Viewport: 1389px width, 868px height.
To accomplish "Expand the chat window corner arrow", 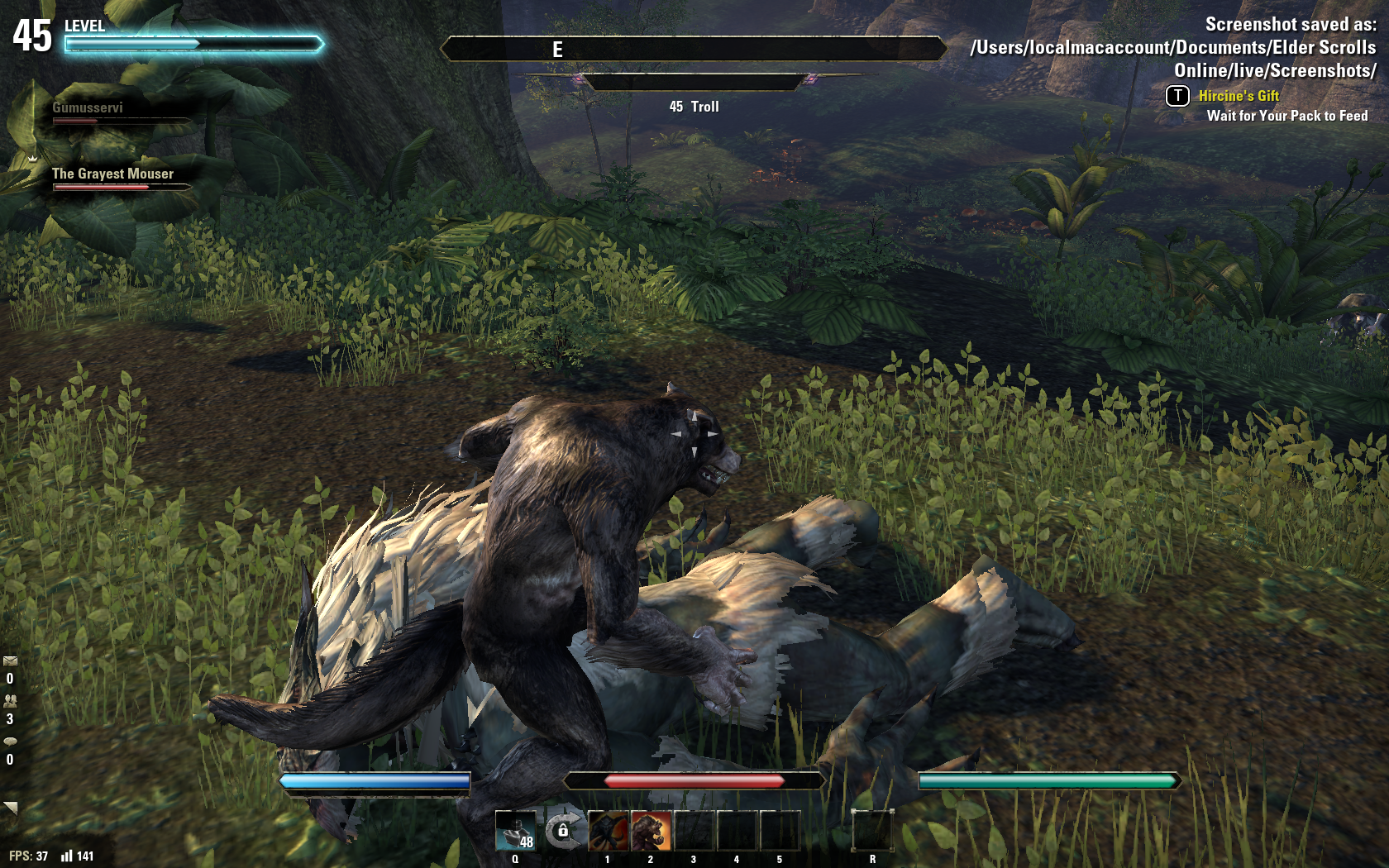I will coord(11,807).
